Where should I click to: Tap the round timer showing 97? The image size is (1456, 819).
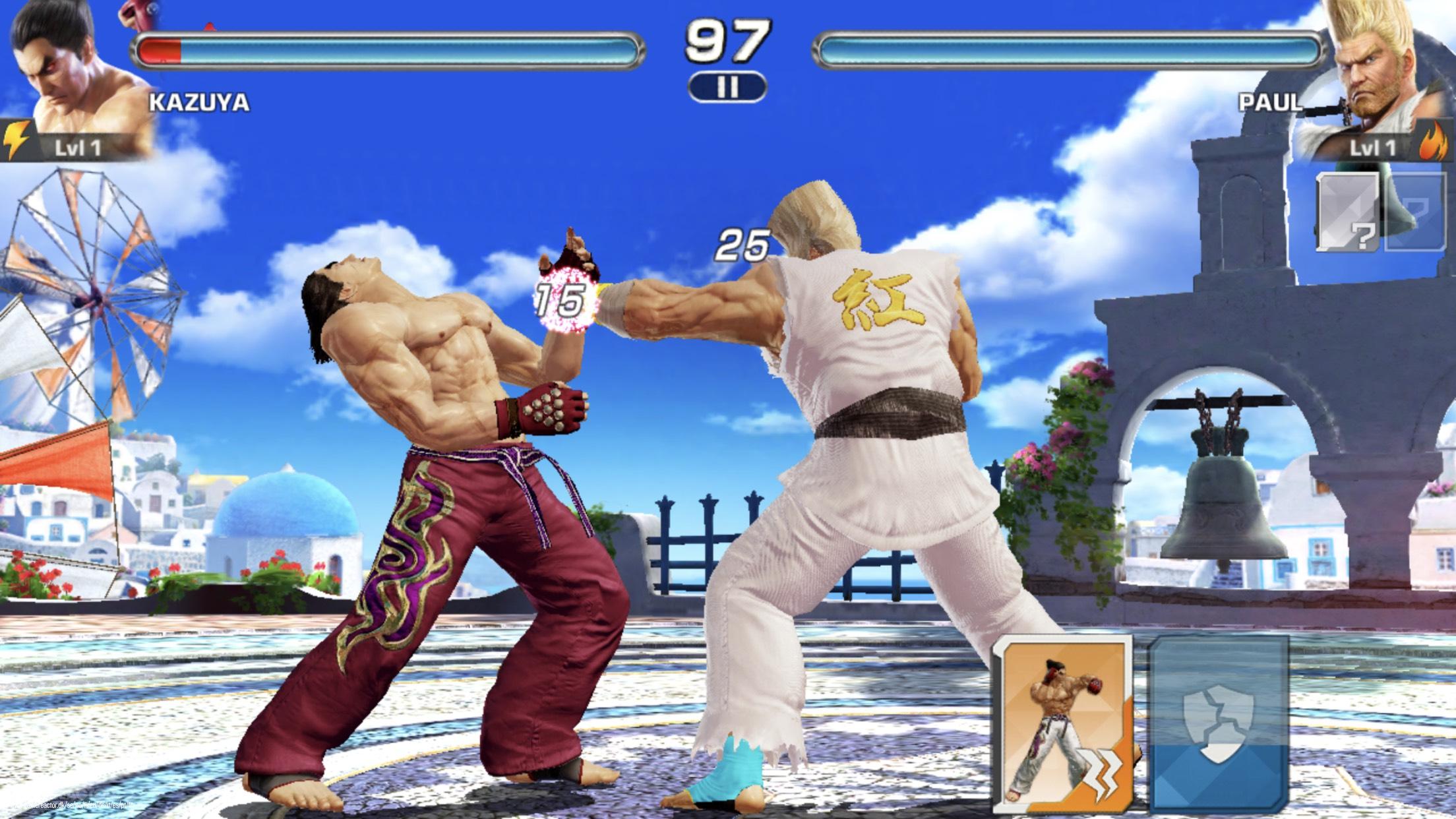click(727, 42)
